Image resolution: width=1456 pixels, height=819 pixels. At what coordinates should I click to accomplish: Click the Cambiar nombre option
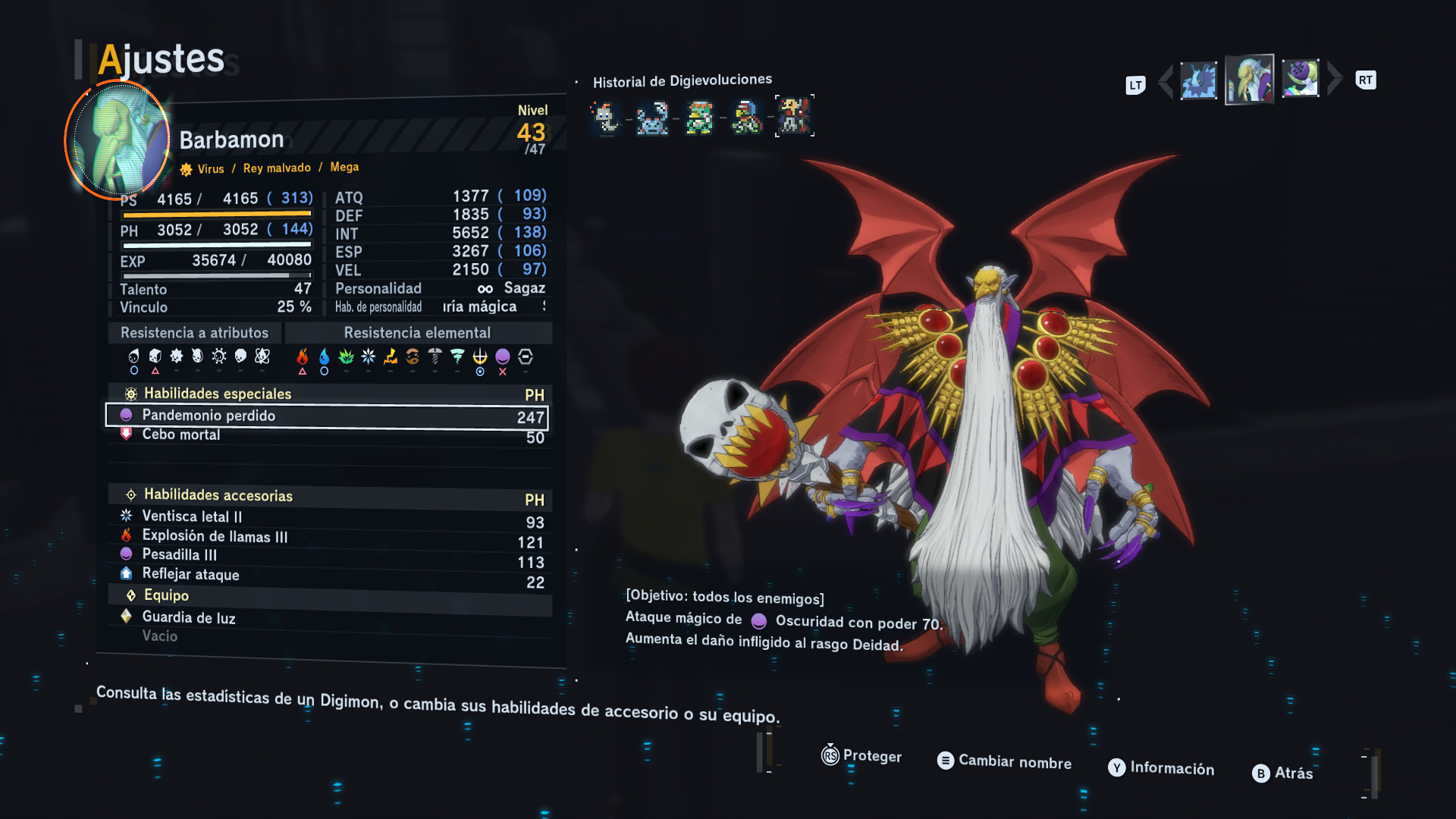click(x=1005, y=761)
